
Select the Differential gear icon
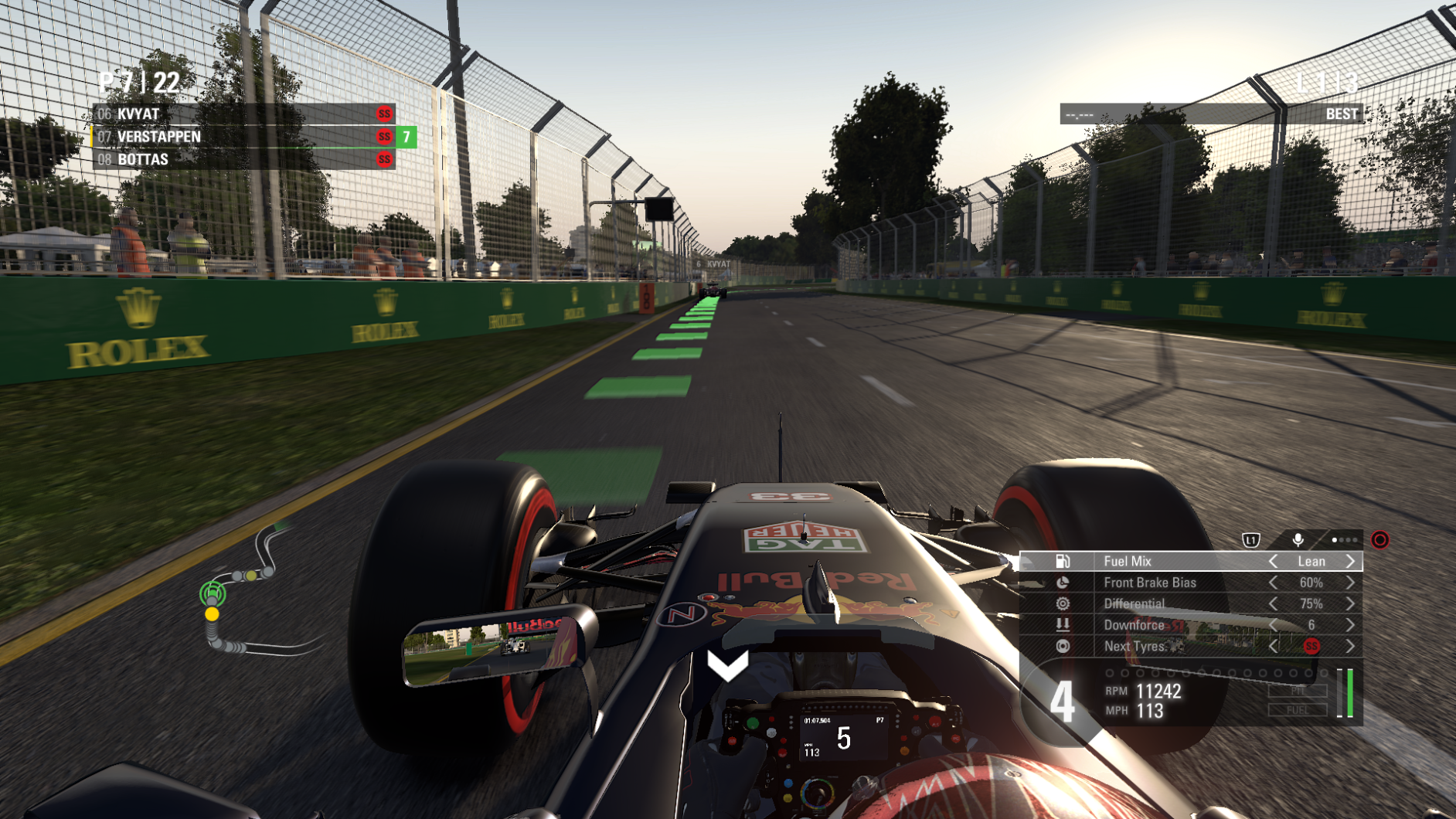tap(1063, 603)
